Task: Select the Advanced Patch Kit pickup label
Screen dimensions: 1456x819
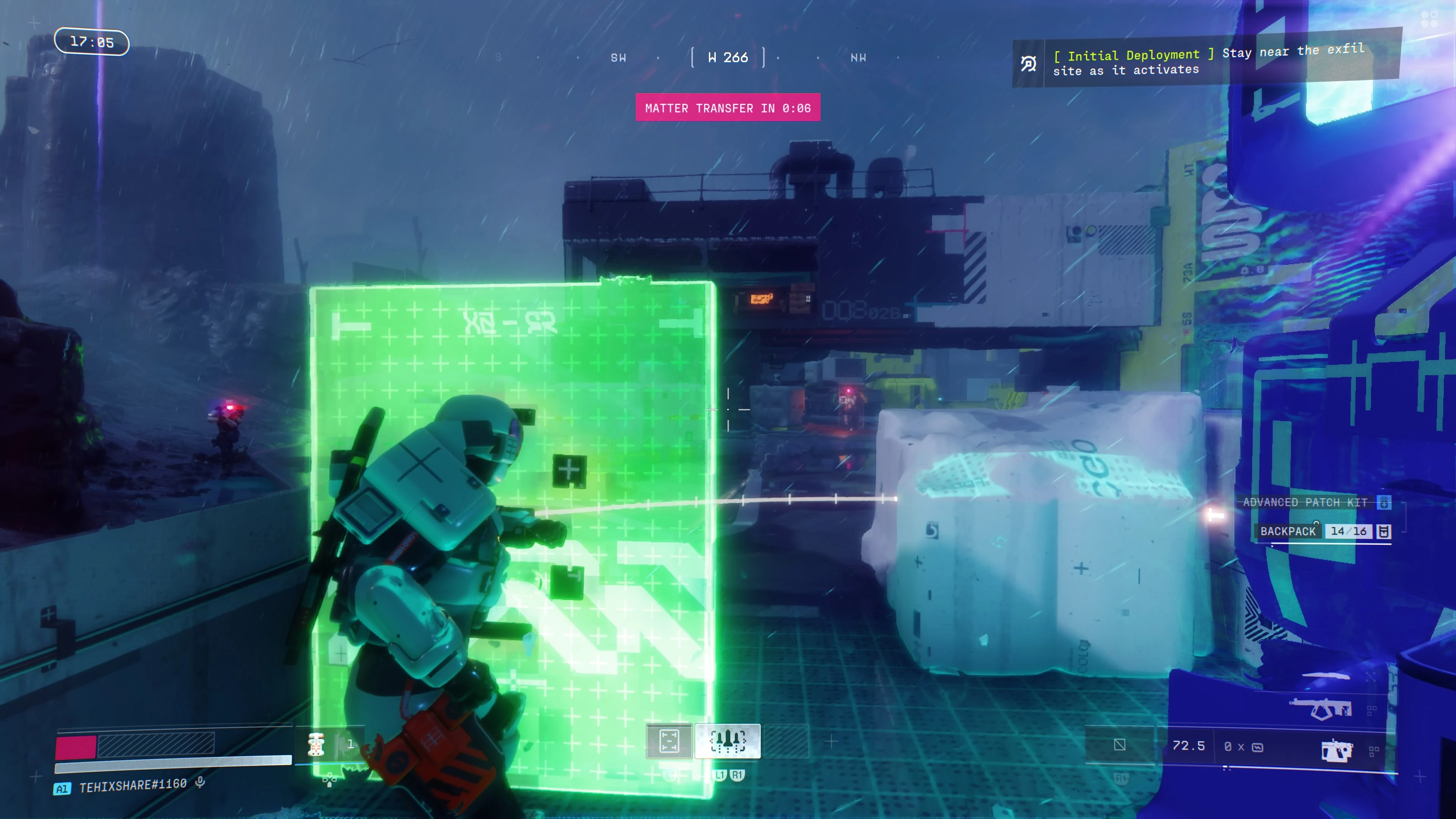Action: point(1305,502)
